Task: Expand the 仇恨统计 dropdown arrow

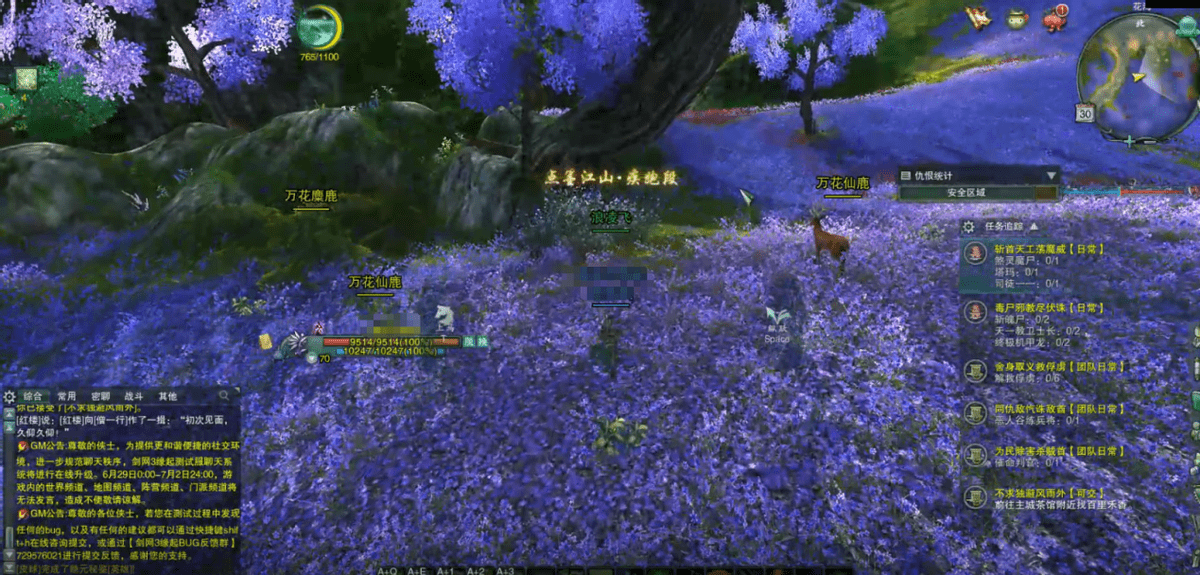Action: (1052, 175)
